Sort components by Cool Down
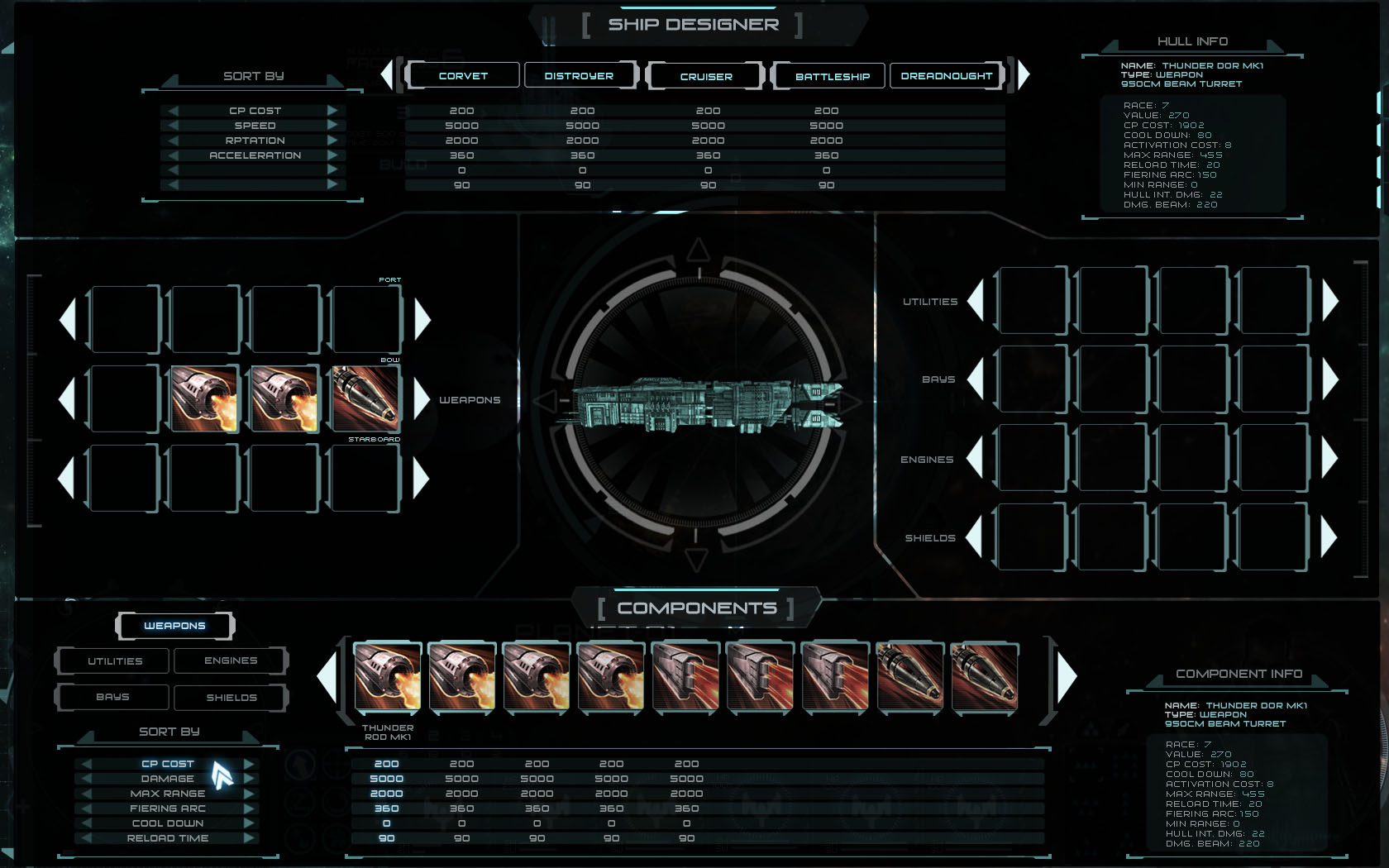 (x=168, y=823)
